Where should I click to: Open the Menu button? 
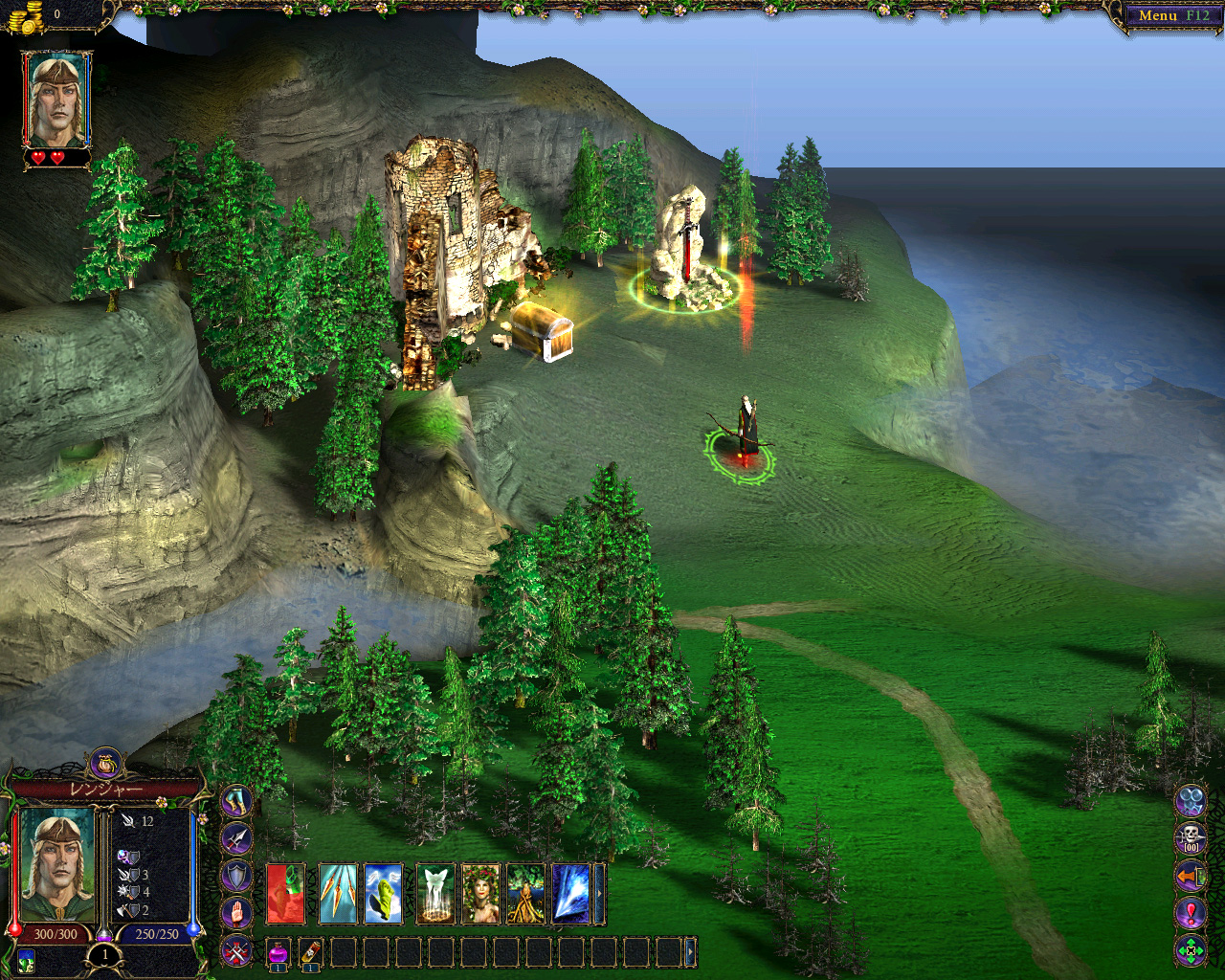click(1171, 15)
